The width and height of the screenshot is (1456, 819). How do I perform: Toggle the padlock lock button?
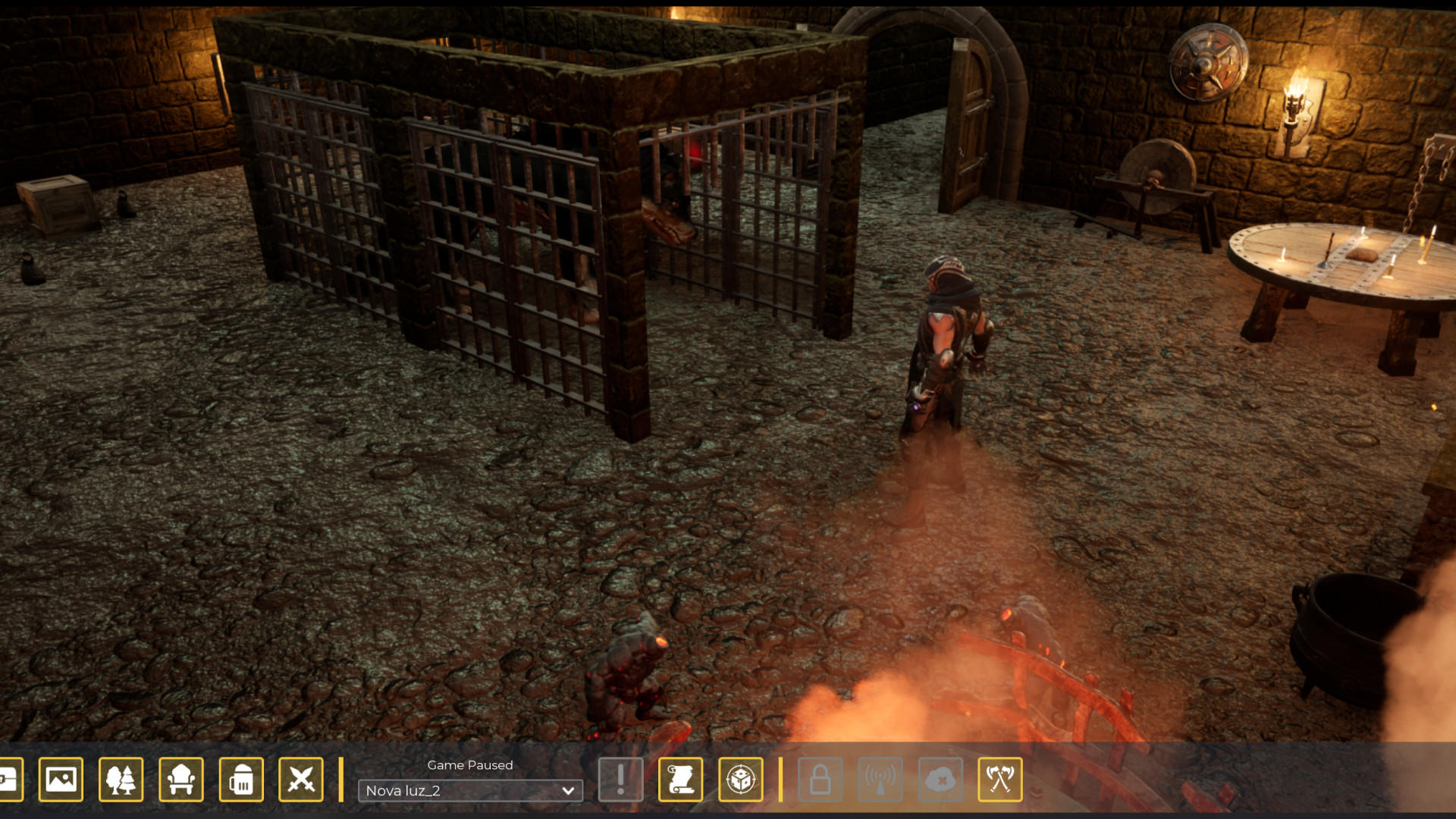click(x=820, y=780)
